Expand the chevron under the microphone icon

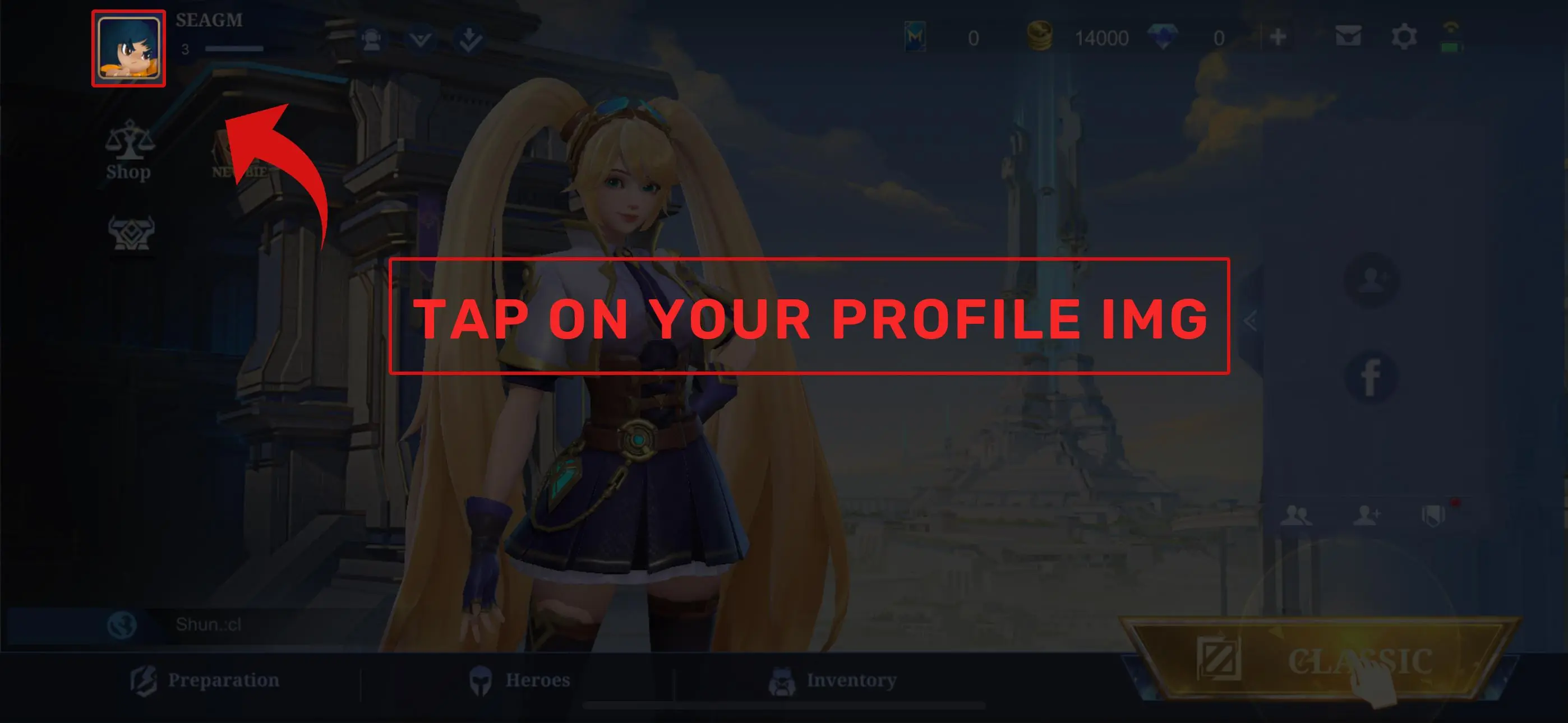pyautogui.click(x=420, y=38)
